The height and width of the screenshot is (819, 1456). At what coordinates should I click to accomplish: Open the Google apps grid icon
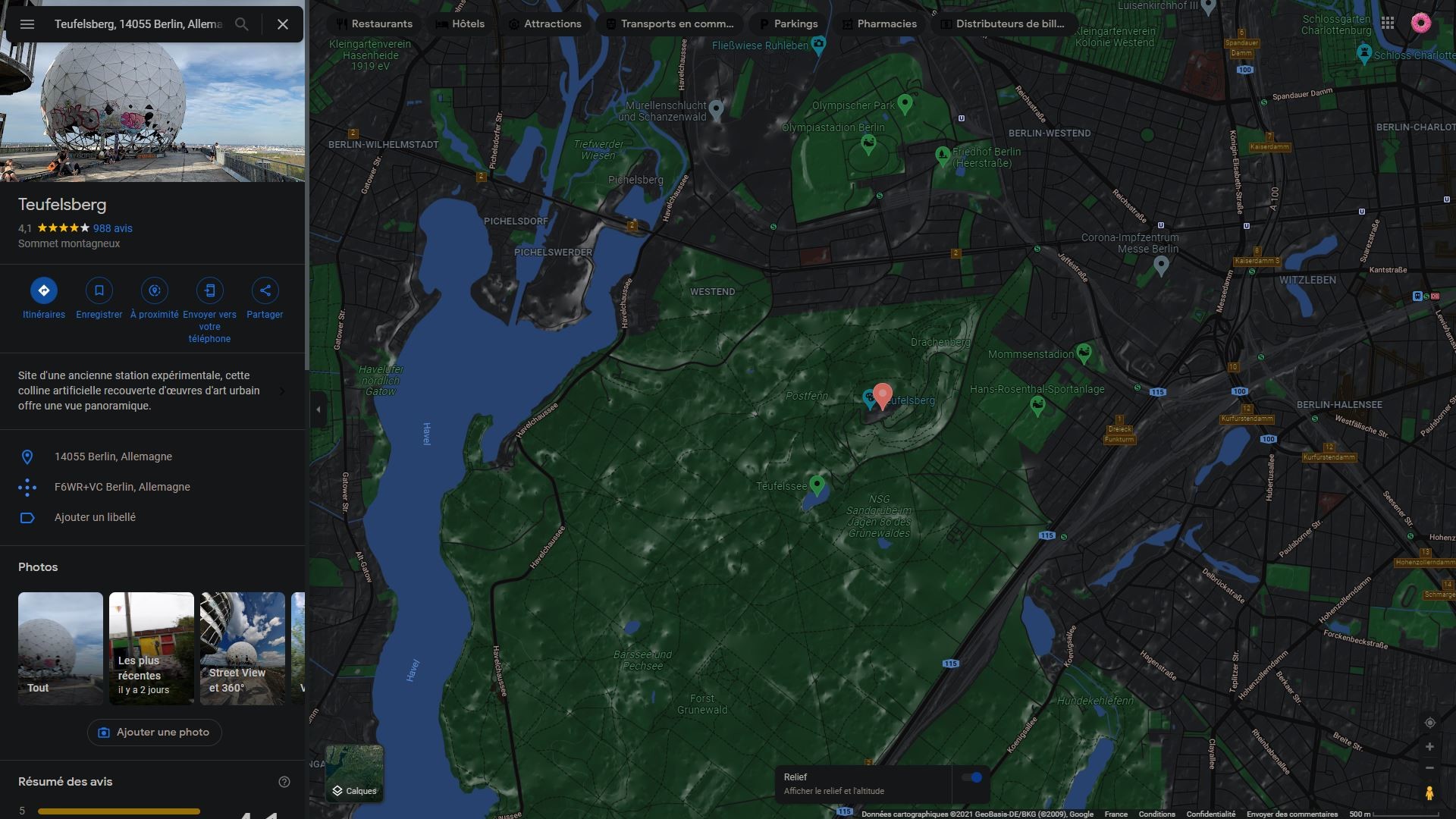point(1389,23)
